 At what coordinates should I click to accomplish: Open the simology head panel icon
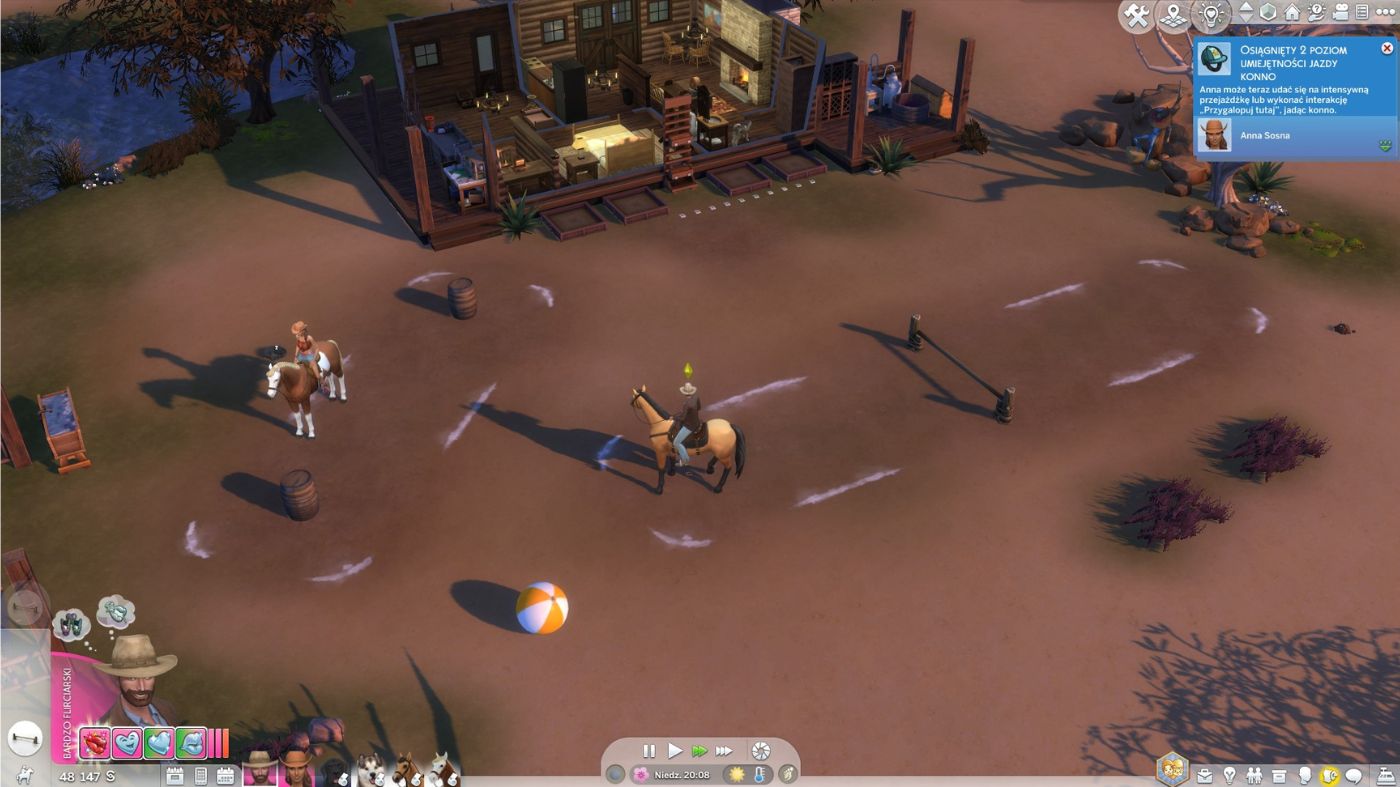coord(1304,775)
